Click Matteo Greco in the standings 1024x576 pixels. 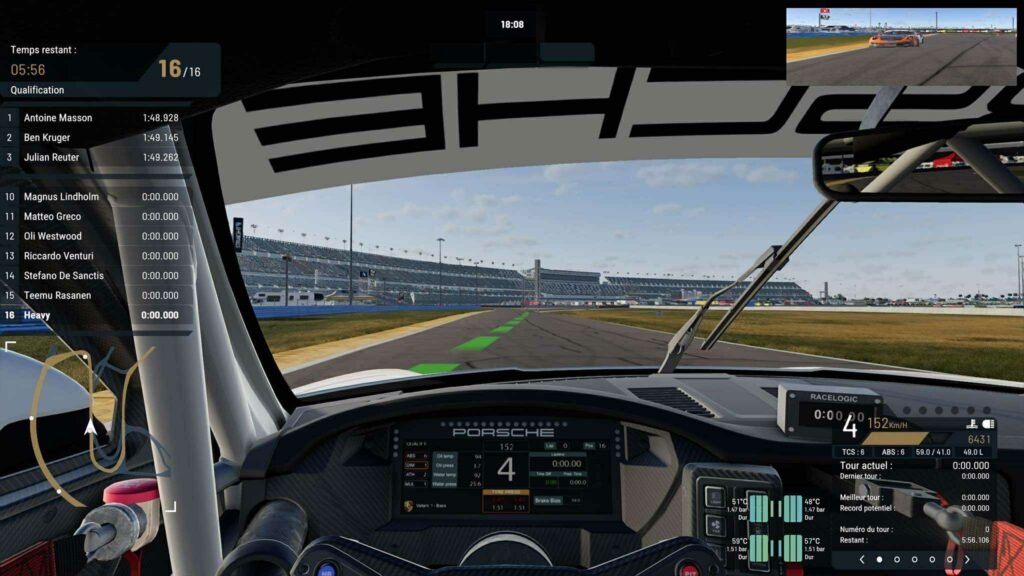(x=98, y=216)
